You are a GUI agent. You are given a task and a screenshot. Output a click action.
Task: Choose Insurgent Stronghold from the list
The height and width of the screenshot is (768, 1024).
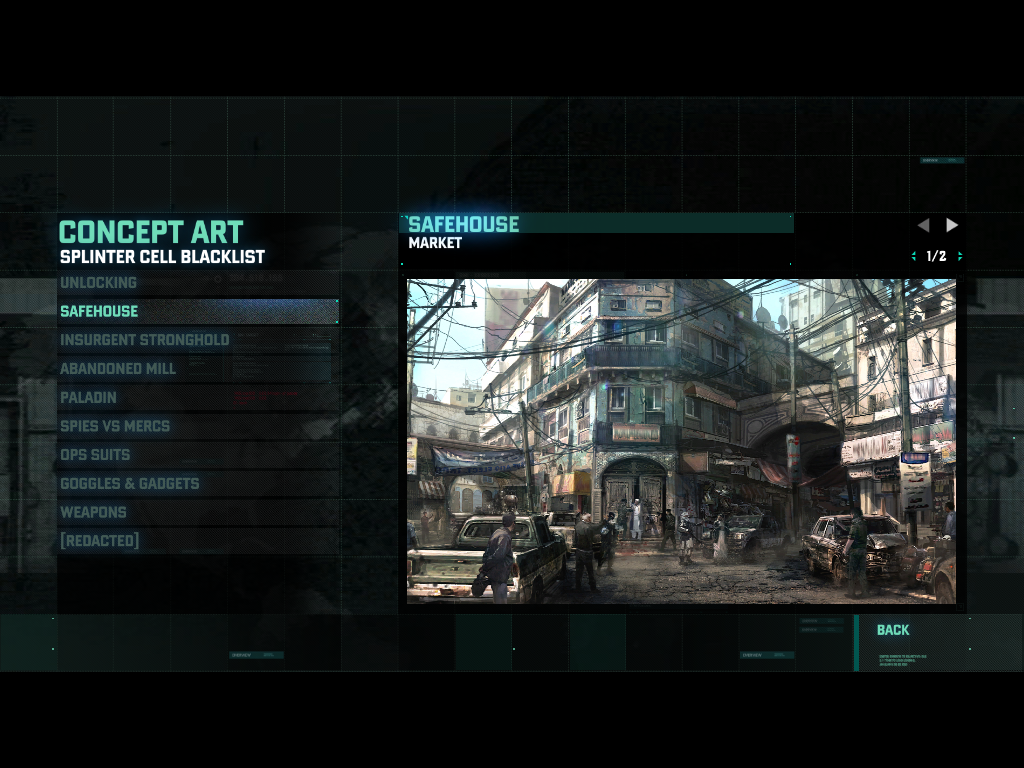[x=144, y=340]
